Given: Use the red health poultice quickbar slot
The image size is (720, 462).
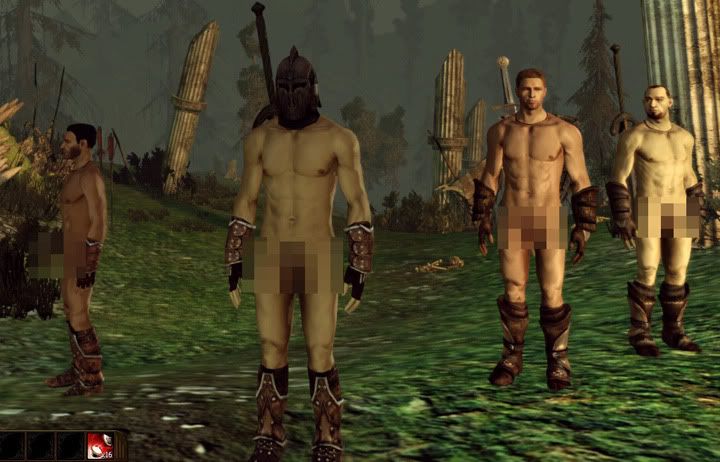Looking at the screenshot, I should tap(102, 447).
